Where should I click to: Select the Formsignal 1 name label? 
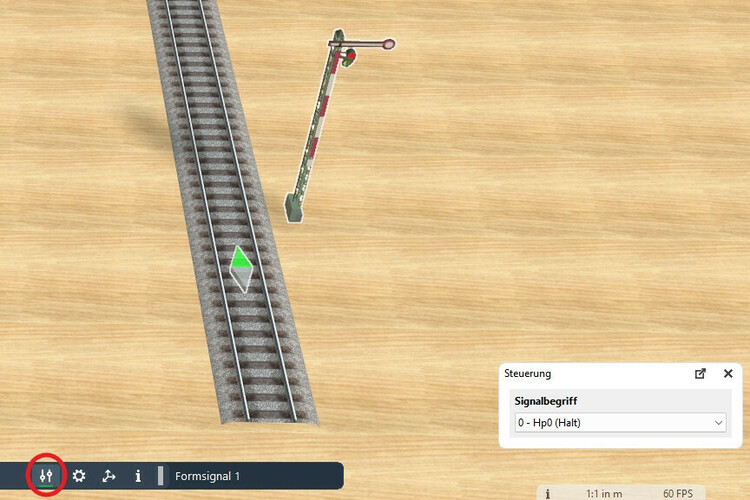tap(207, 476)
